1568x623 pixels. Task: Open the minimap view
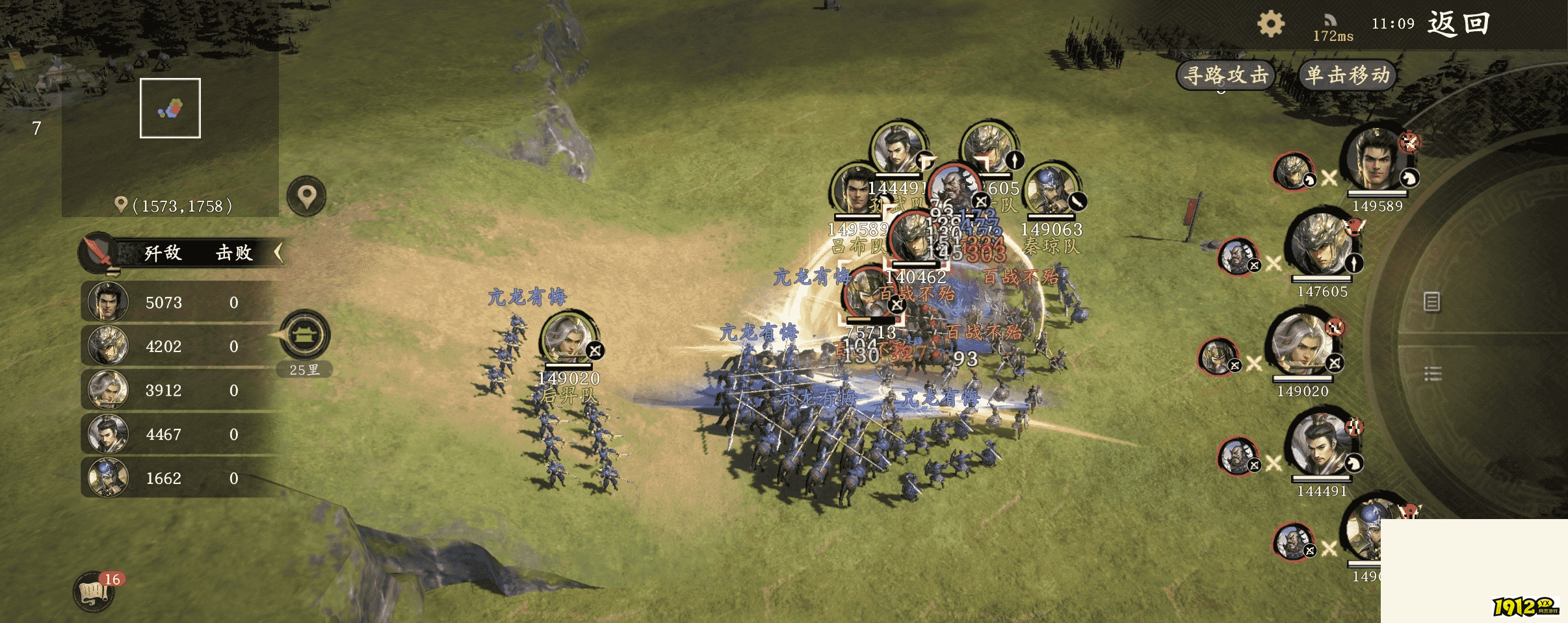point(170,108)
